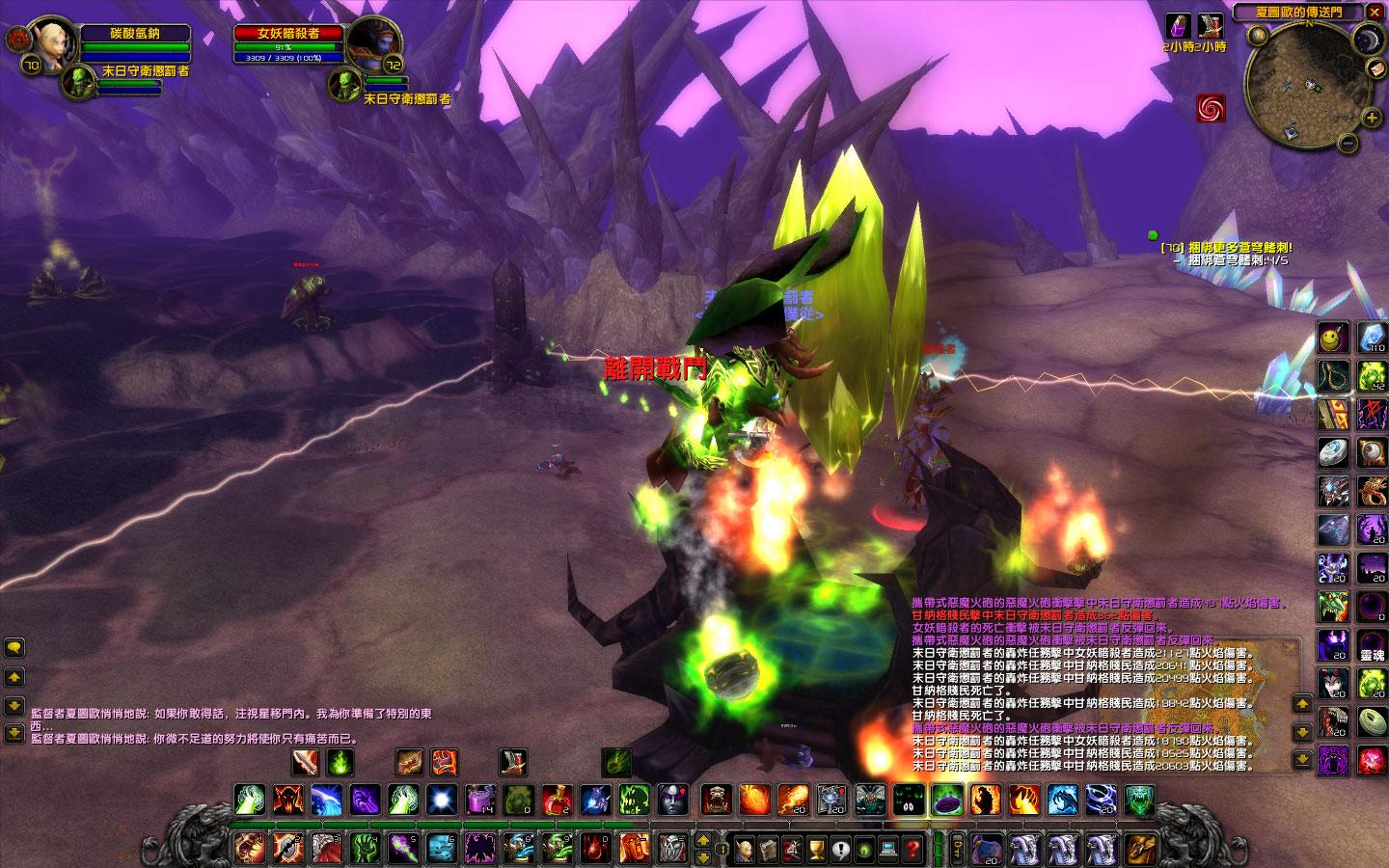This screenshot has height=868, width=1389.
Task: Open the red question mark help button
Action: (912, 850)
